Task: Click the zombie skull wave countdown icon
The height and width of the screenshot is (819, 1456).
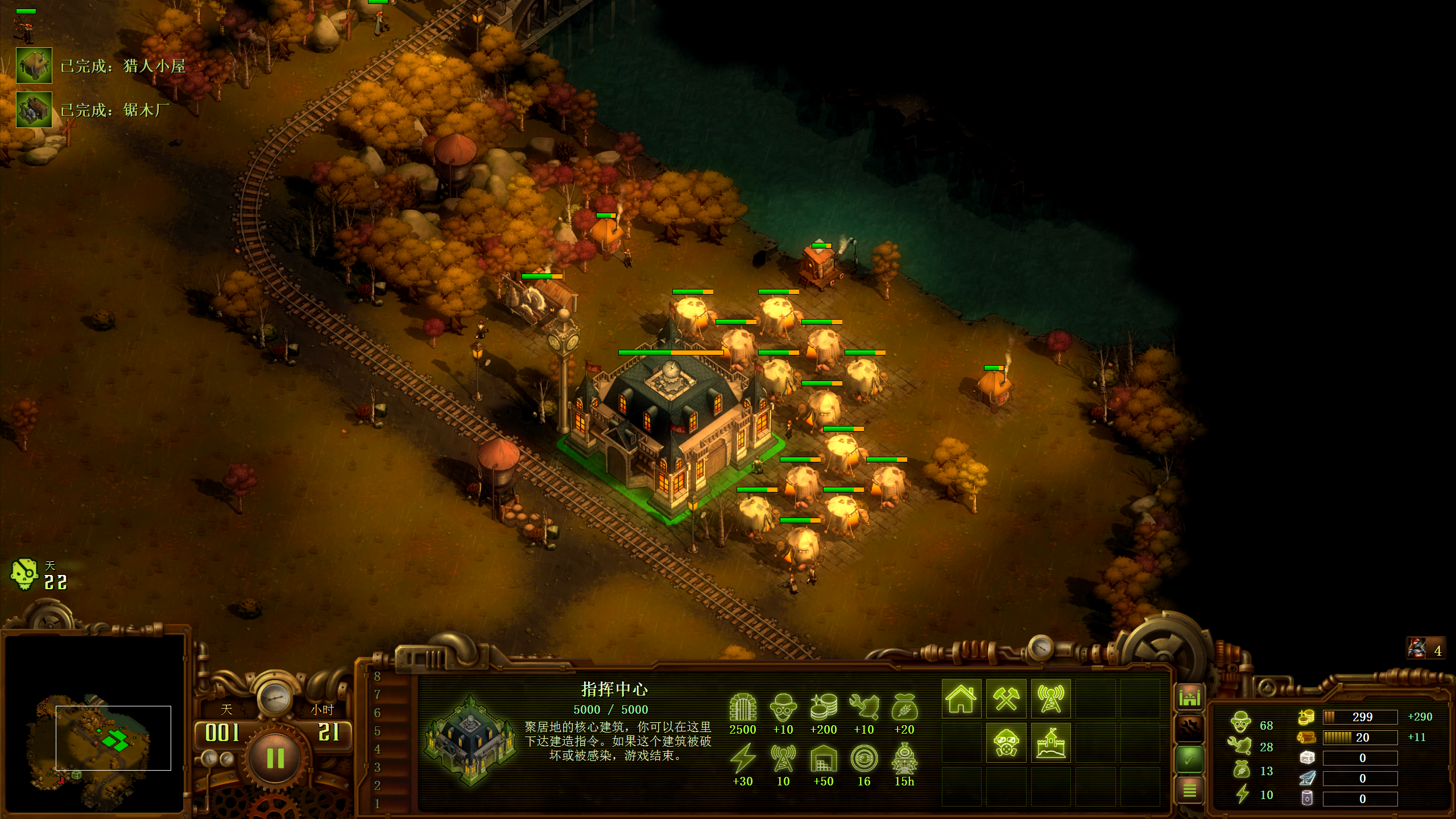Action: coord(24,574)
